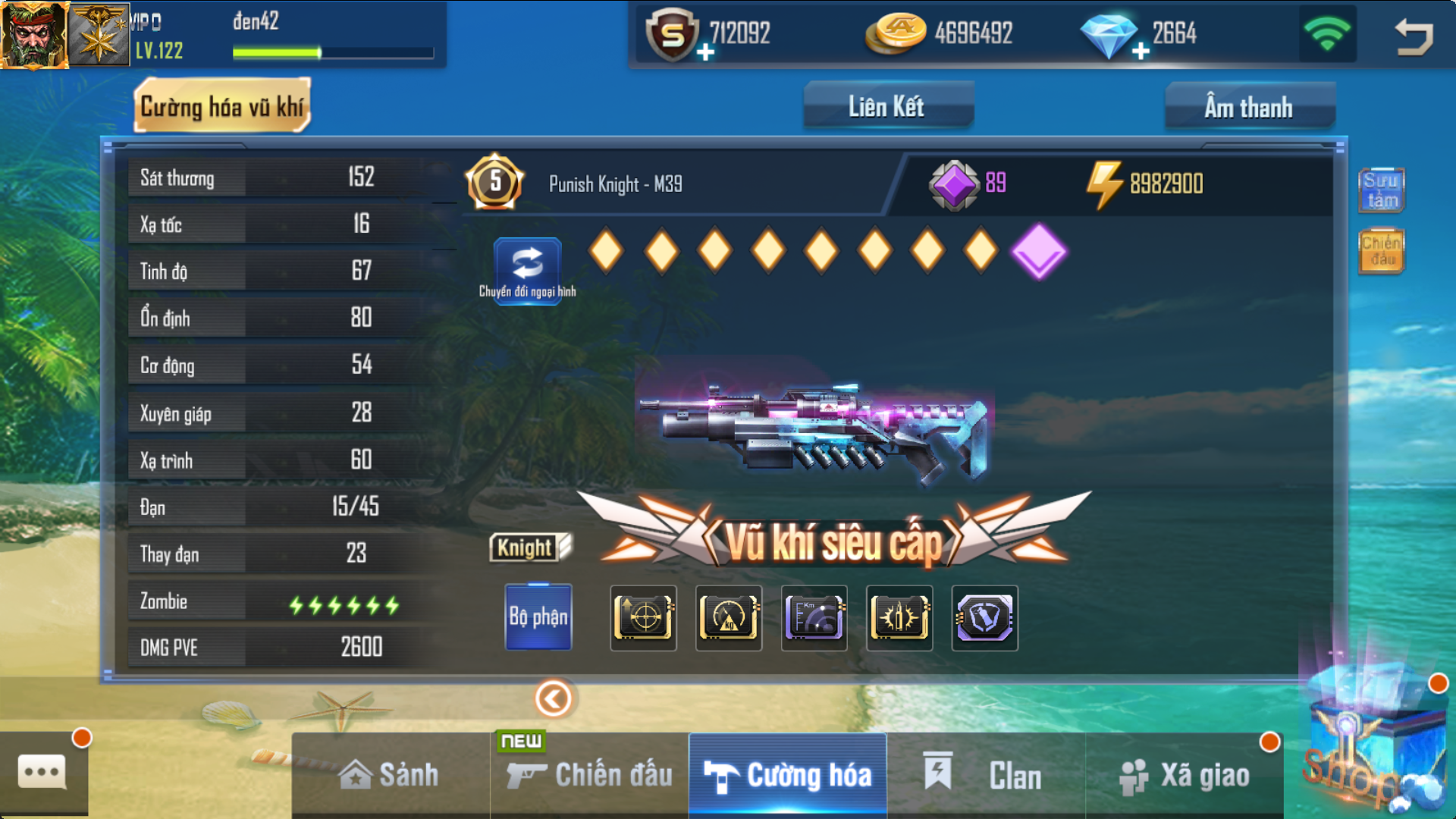The image size is (1456, 819).
Task: Switch to the Chiến đấu tab
Action: click(x=589, y=775)
